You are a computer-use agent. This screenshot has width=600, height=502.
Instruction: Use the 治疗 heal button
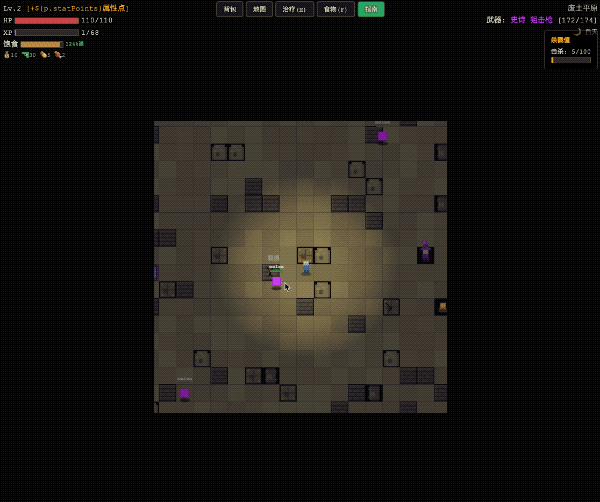point(294,9)
